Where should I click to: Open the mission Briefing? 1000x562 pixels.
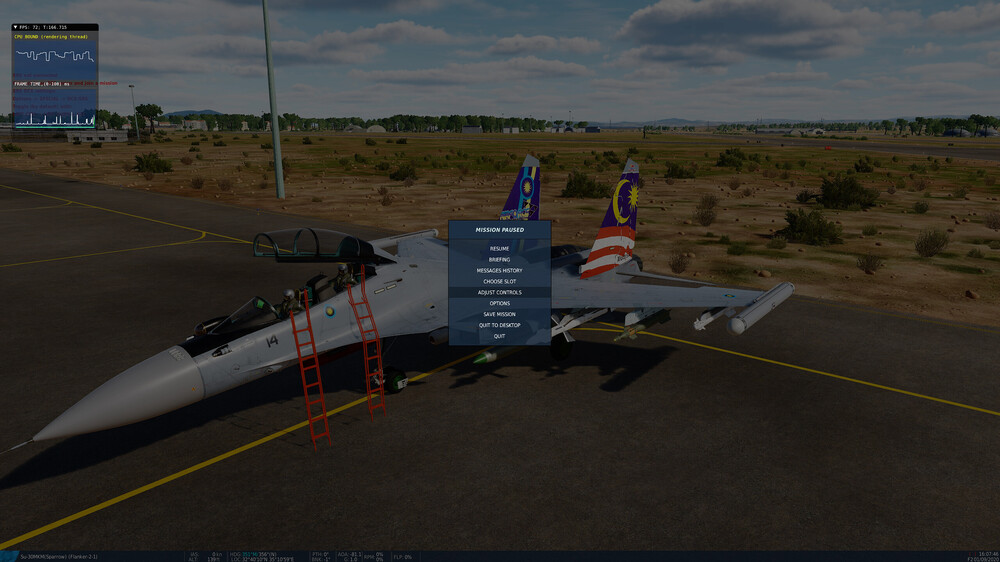[499, 259]
